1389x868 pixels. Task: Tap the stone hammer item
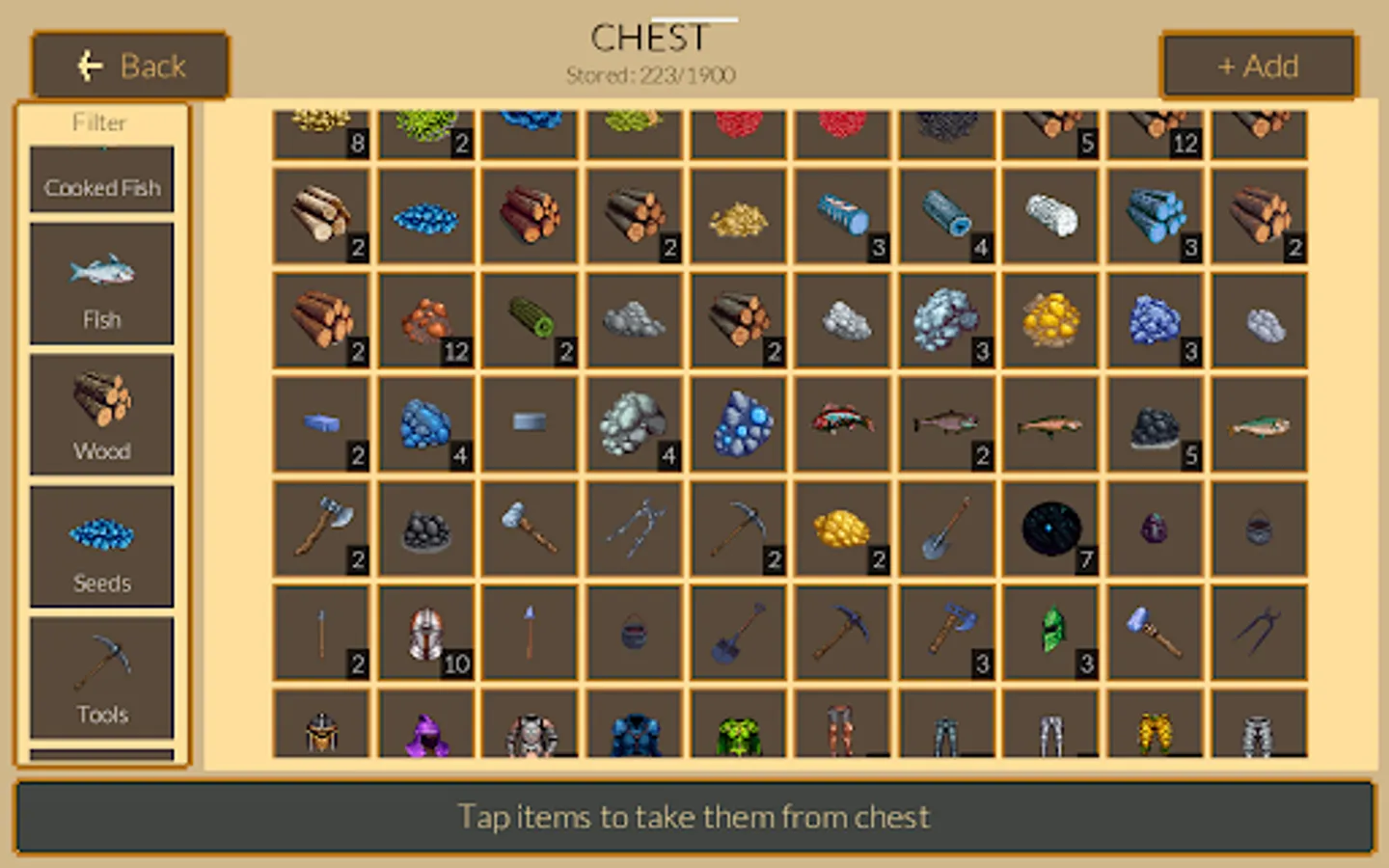[x=530, y=529]
